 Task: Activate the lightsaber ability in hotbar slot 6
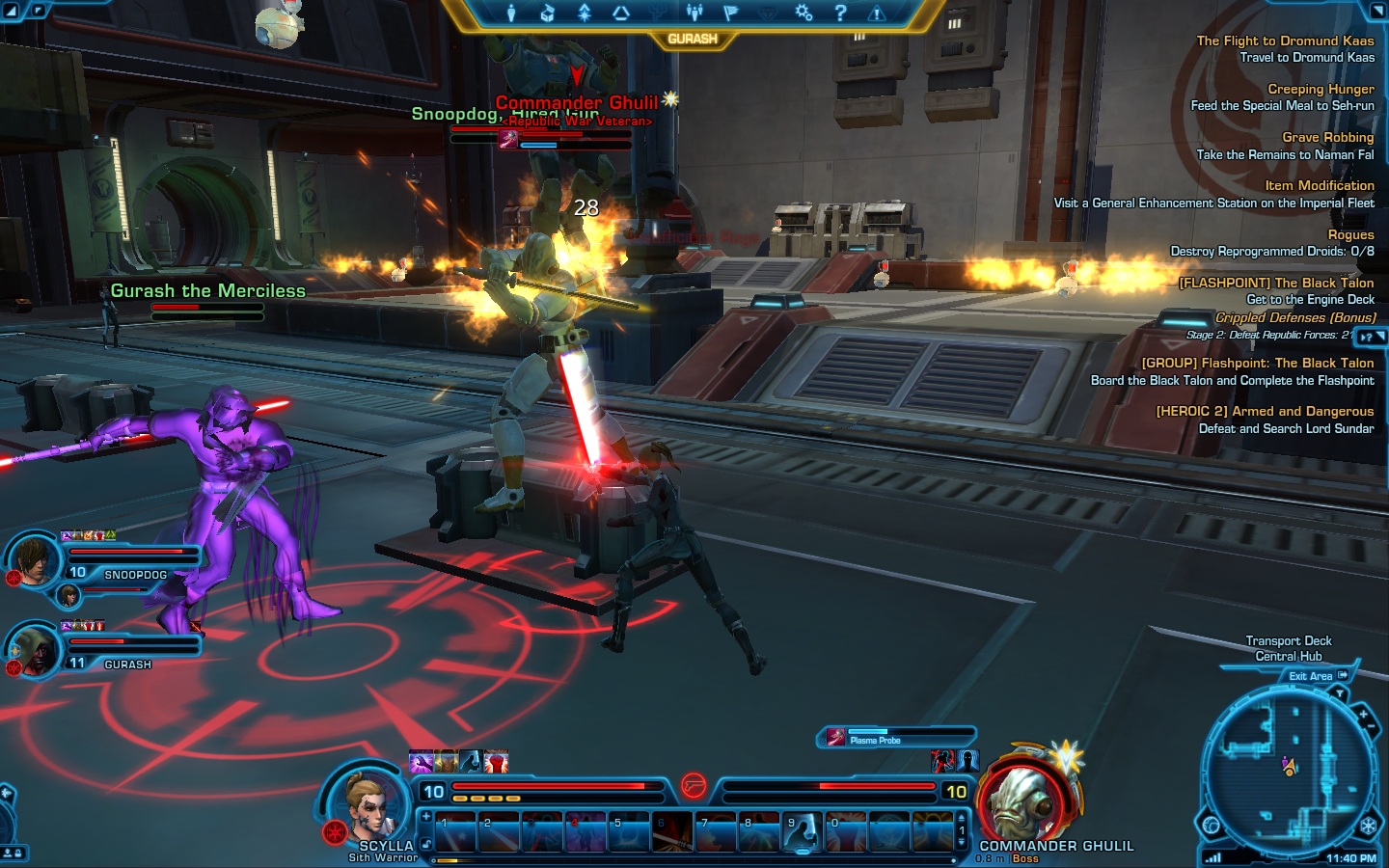671,833
